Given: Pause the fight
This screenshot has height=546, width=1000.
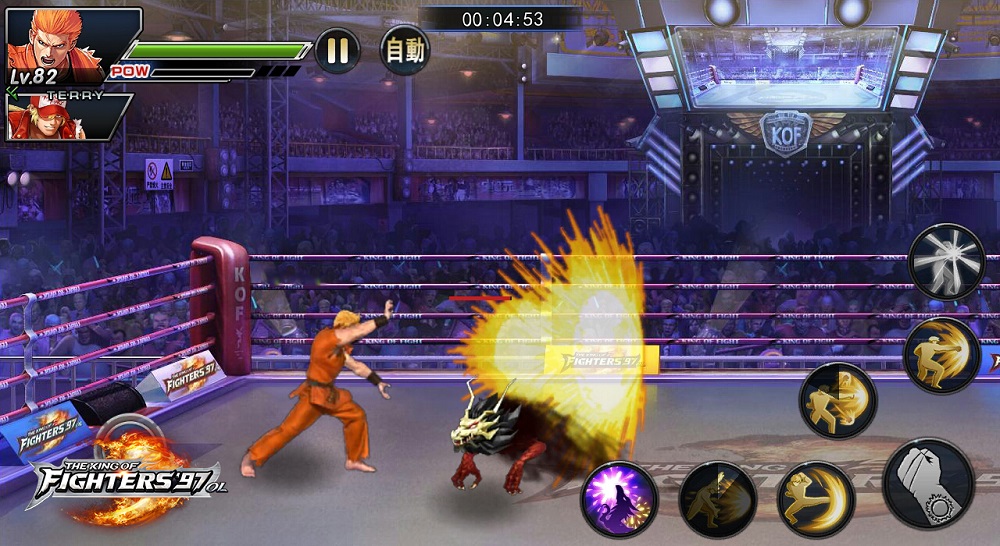Looking at the screenshot, I should (337, 50).
